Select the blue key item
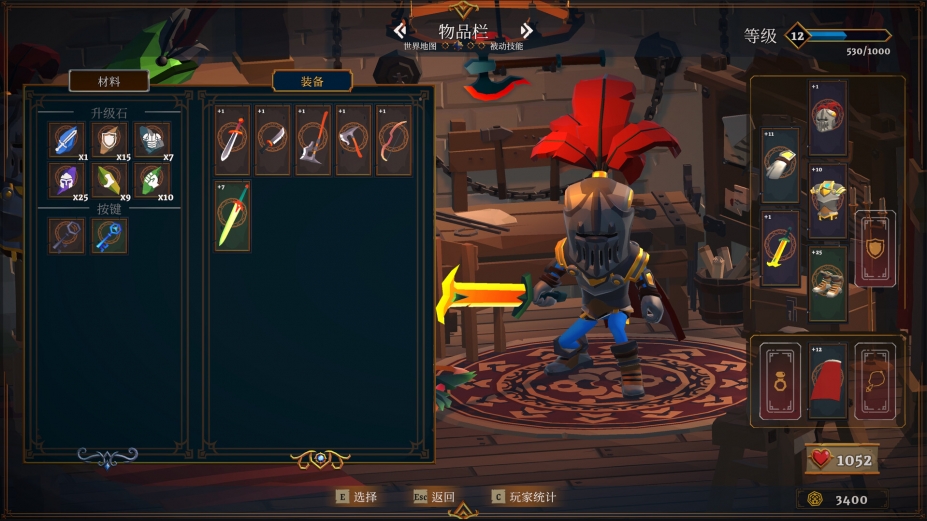Image resolution: width=927 pixels, height=521 pixels. pos(109,235)
